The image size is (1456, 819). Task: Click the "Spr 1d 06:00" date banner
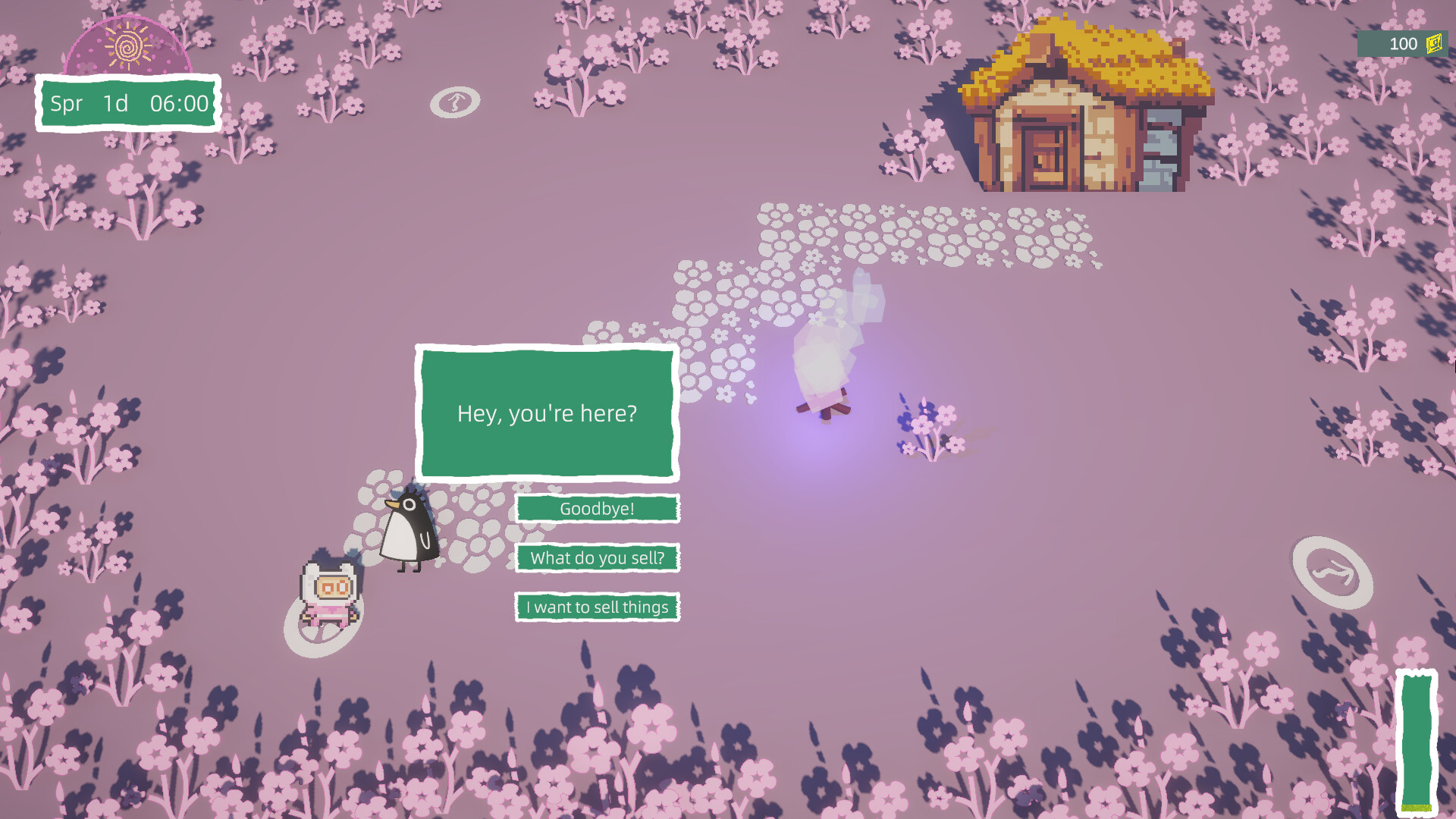(127, 104)
